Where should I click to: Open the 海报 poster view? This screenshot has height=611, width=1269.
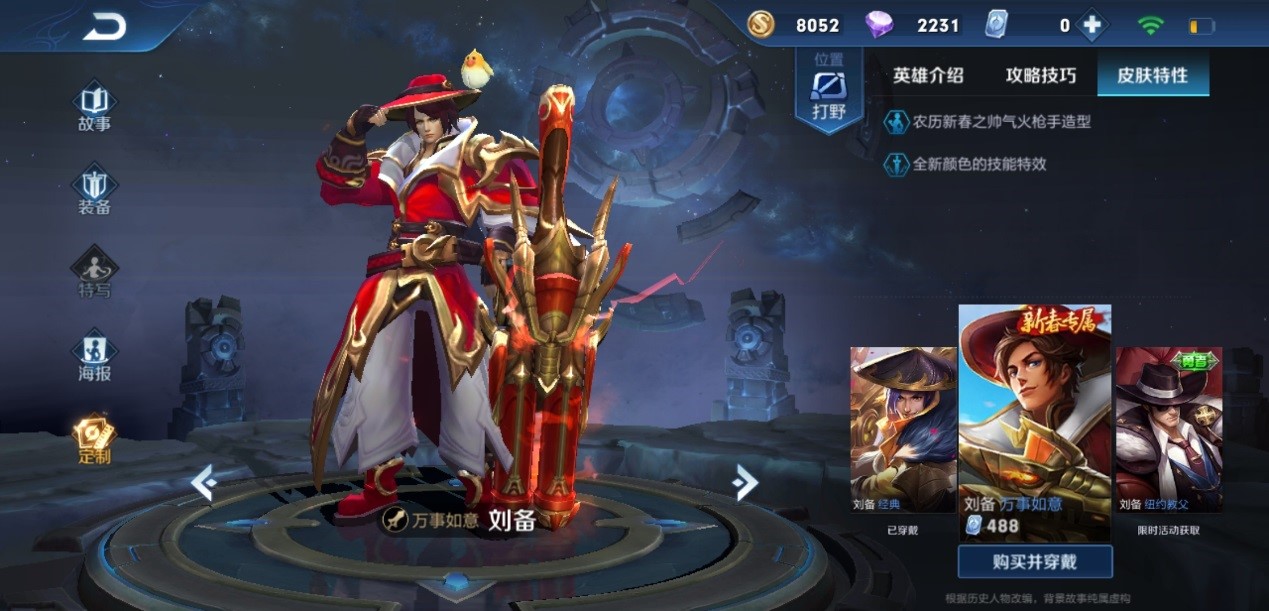pos(95,357)
